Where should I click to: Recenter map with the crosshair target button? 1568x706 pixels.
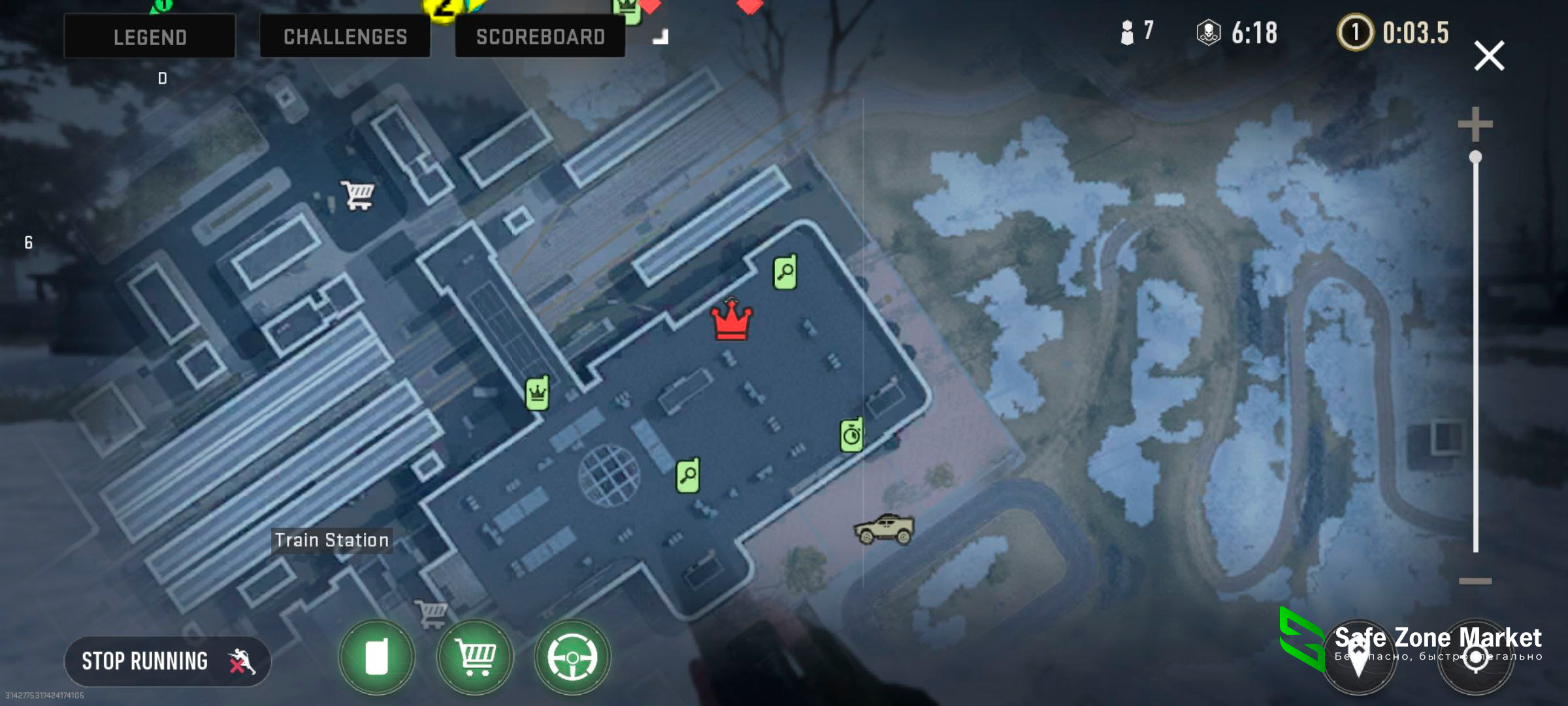(1475, 657)
